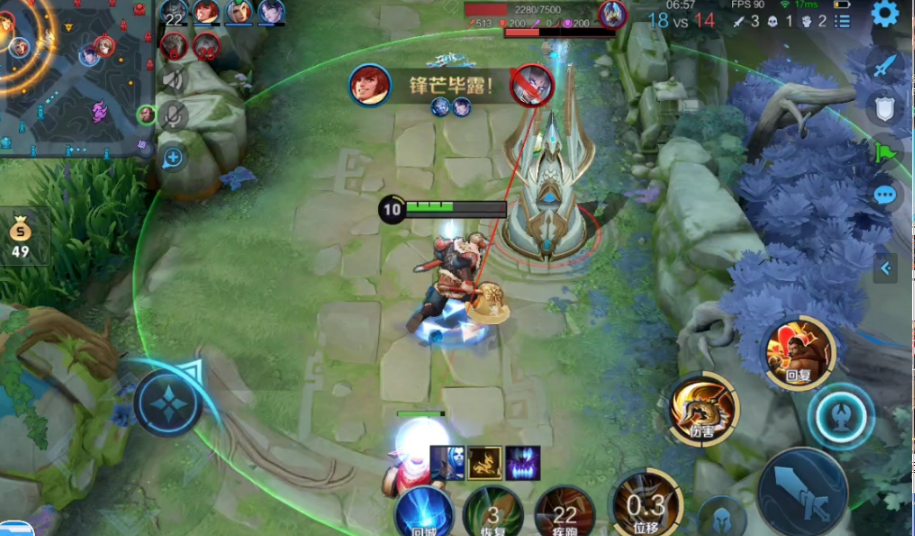Tap the minimap

pyautogui.click(x=75, y=75)
